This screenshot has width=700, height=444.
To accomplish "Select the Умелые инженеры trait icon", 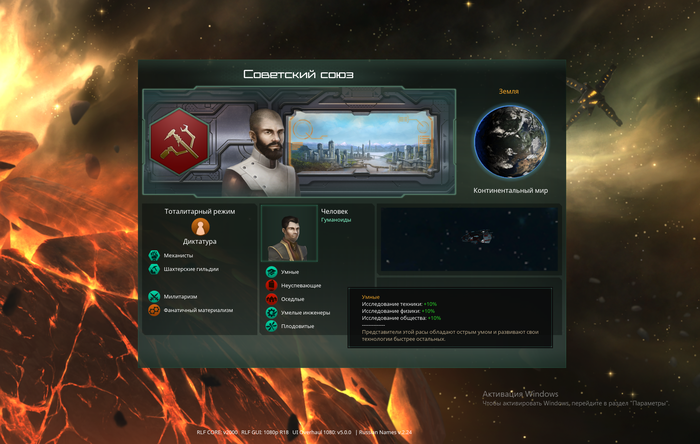I will (x=271, y=313).
